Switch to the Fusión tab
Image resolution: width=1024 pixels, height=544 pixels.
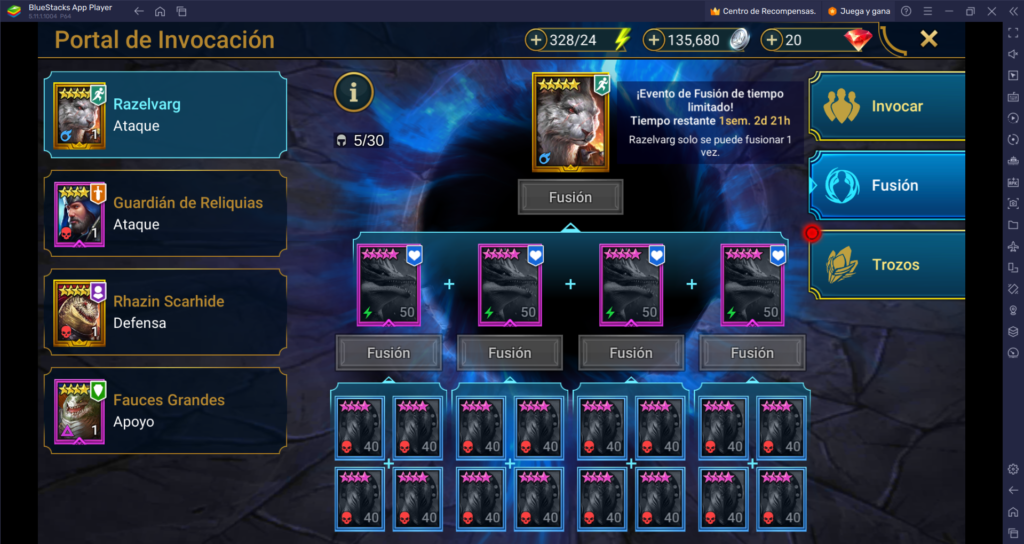click(x=887, y=185)
